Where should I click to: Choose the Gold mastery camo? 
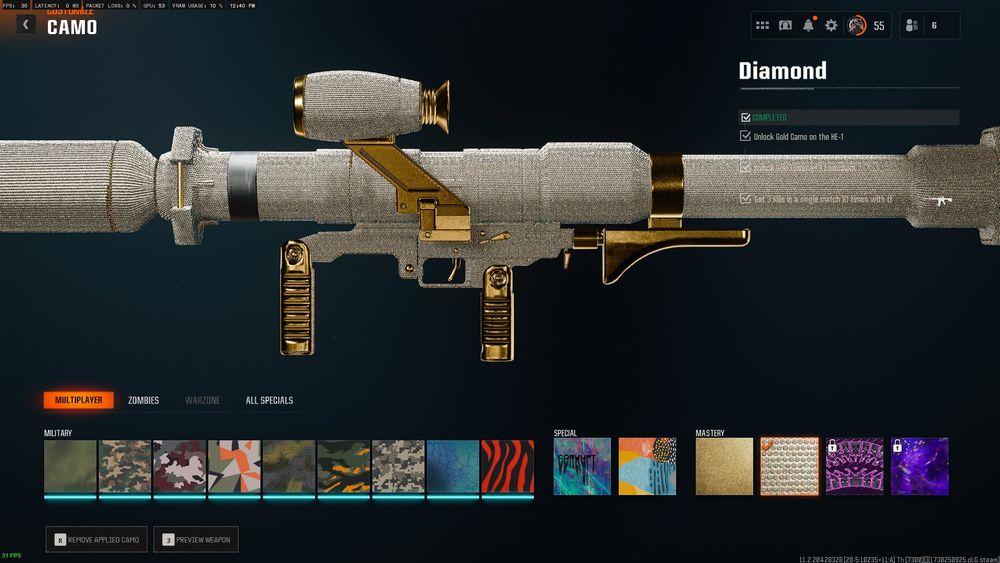722,466
